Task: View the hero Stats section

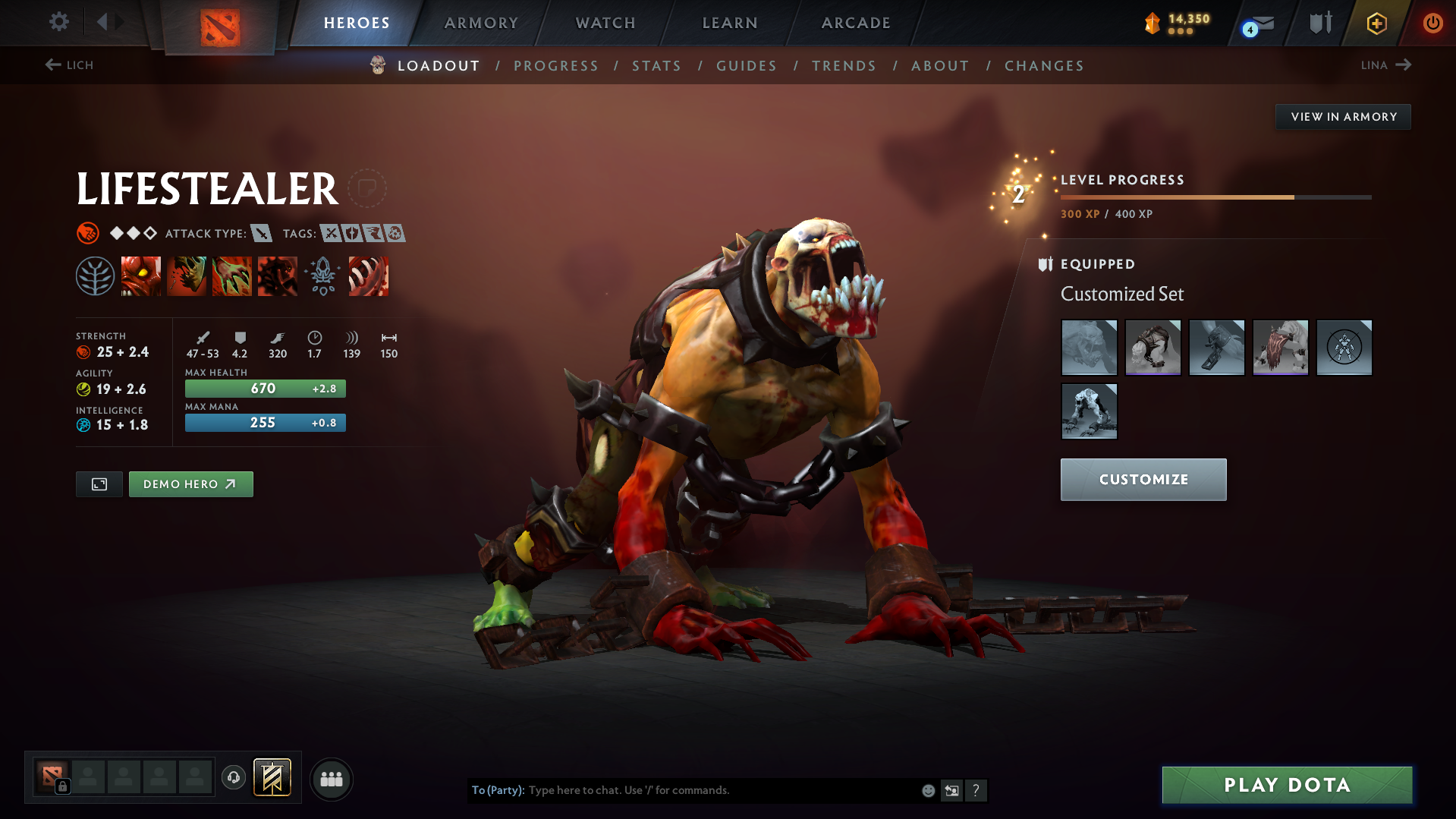Action: (x=657, y=66)
